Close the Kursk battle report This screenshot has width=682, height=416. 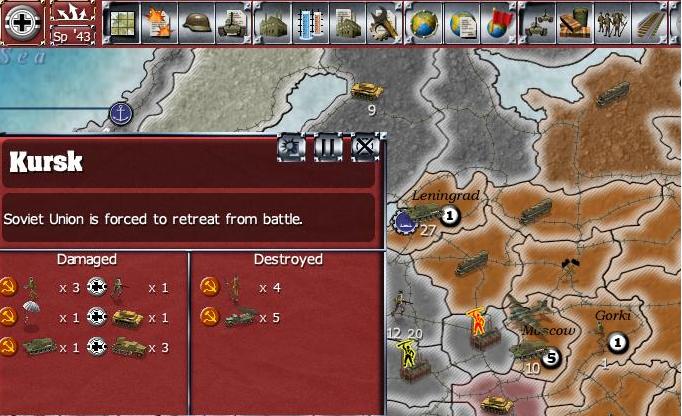click(365, 148)
